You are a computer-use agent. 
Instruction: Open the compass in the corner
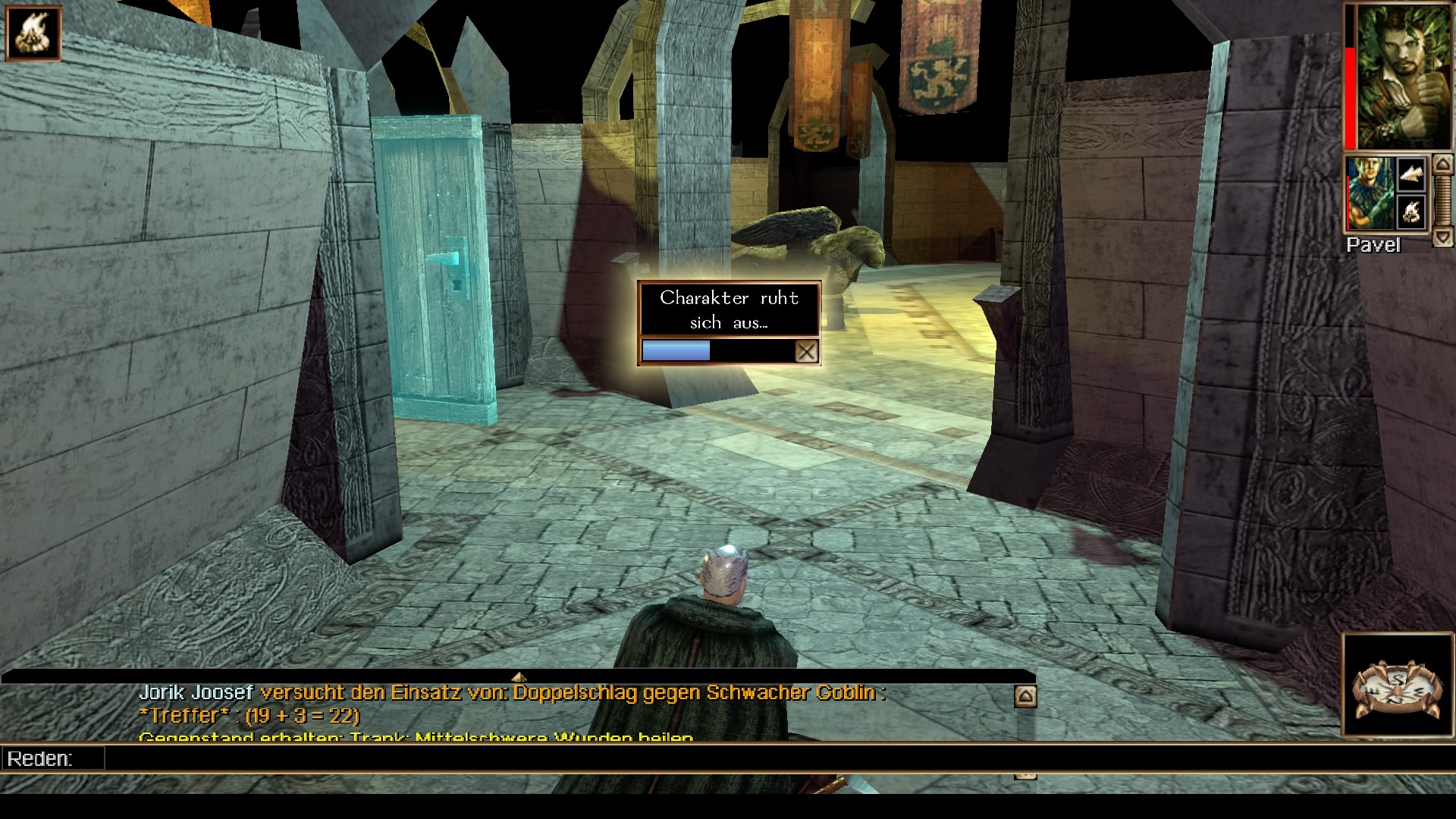click(x=1397, y=686)
